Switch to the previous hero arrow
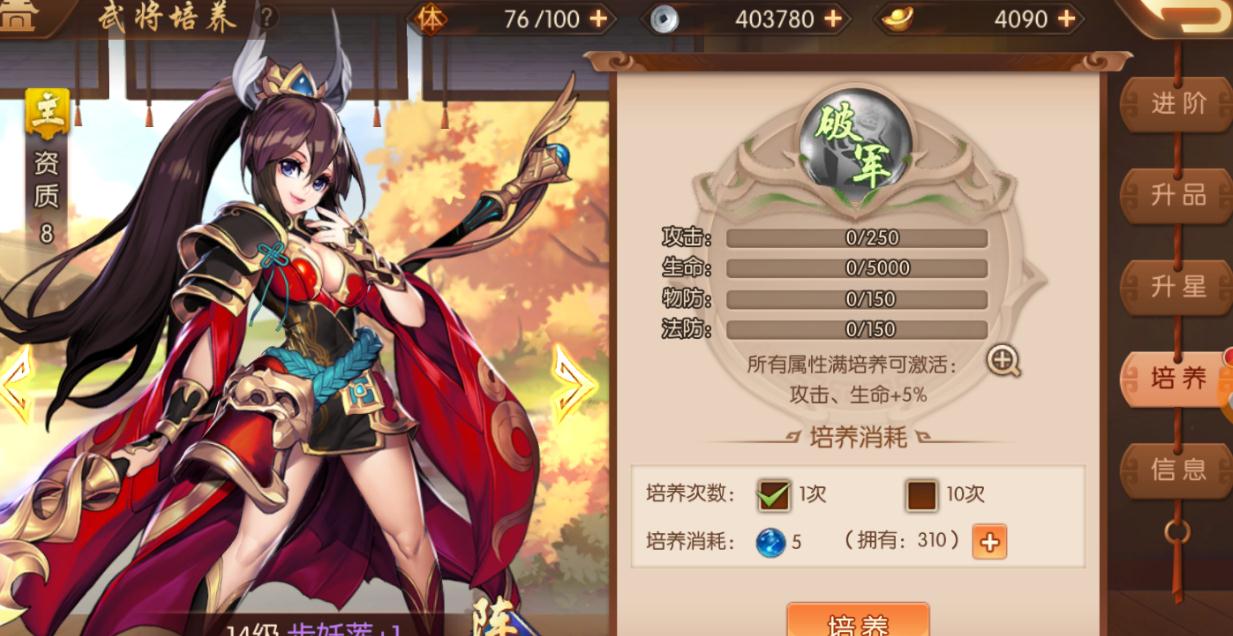The image size is (1233, 636). [15, 383]
